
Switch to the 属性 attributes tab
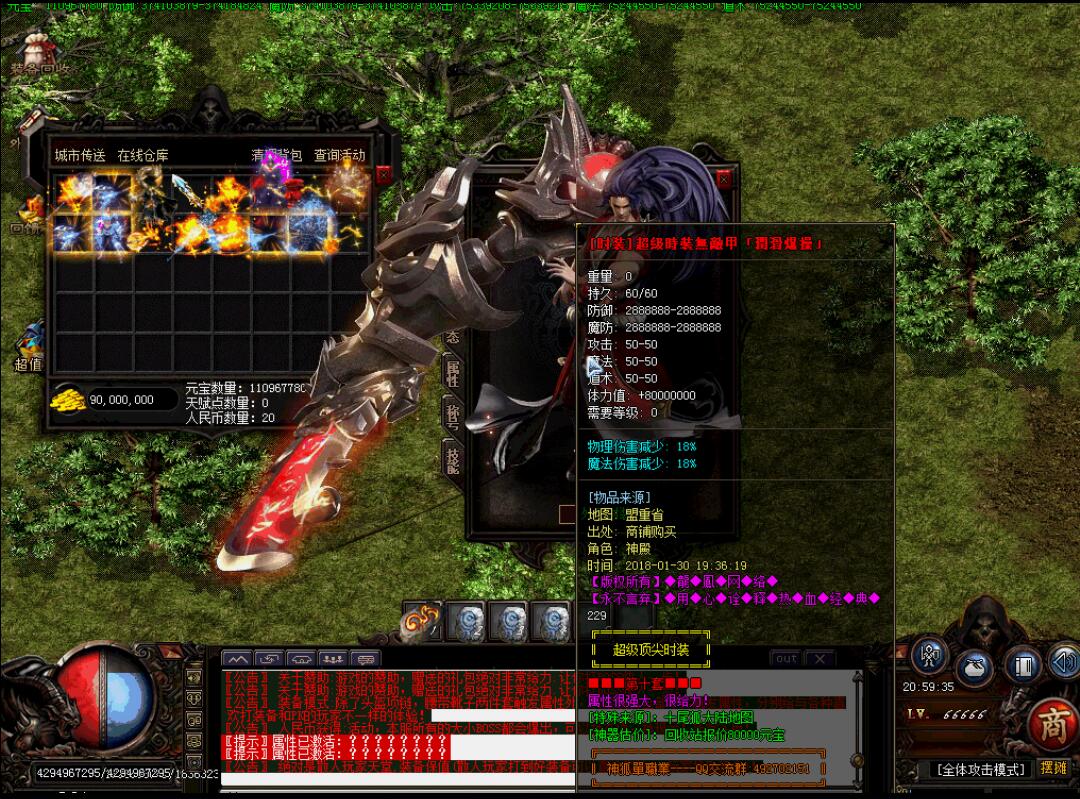[452, 372]
